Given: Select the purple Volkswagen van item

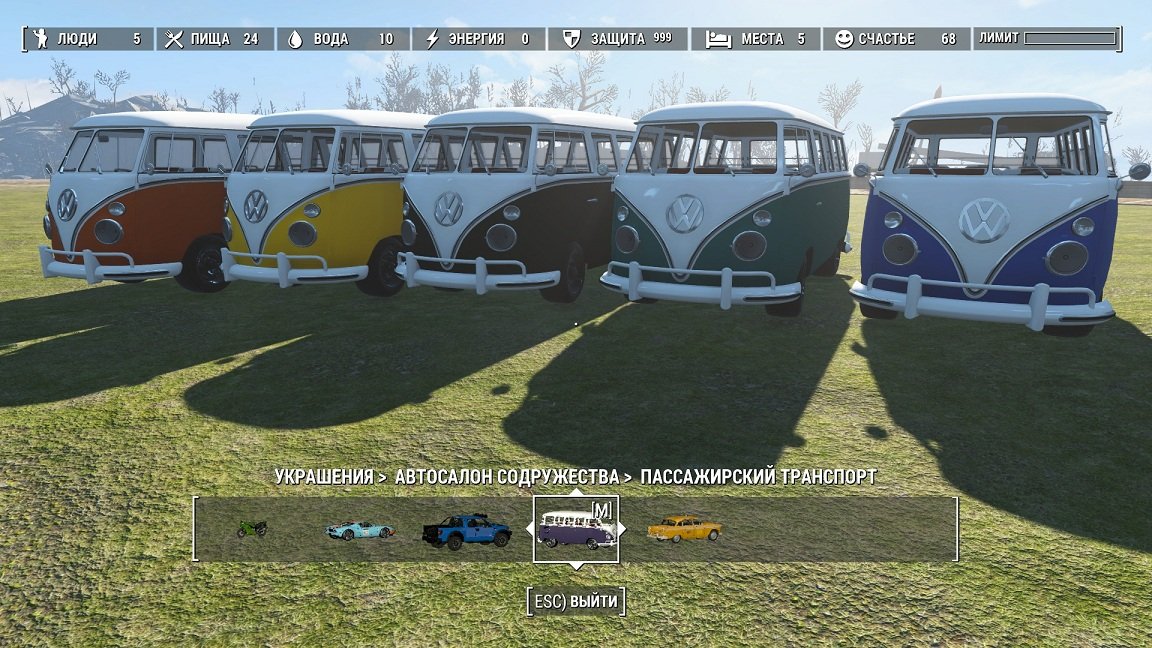Looking at the screenshot, I should coord(576,530).
